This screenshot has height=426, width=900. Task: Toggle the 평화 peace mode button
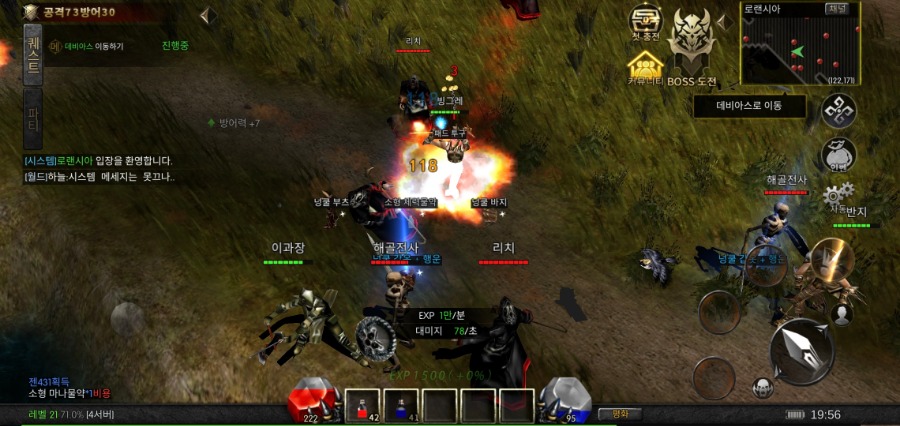pos(619,413)
